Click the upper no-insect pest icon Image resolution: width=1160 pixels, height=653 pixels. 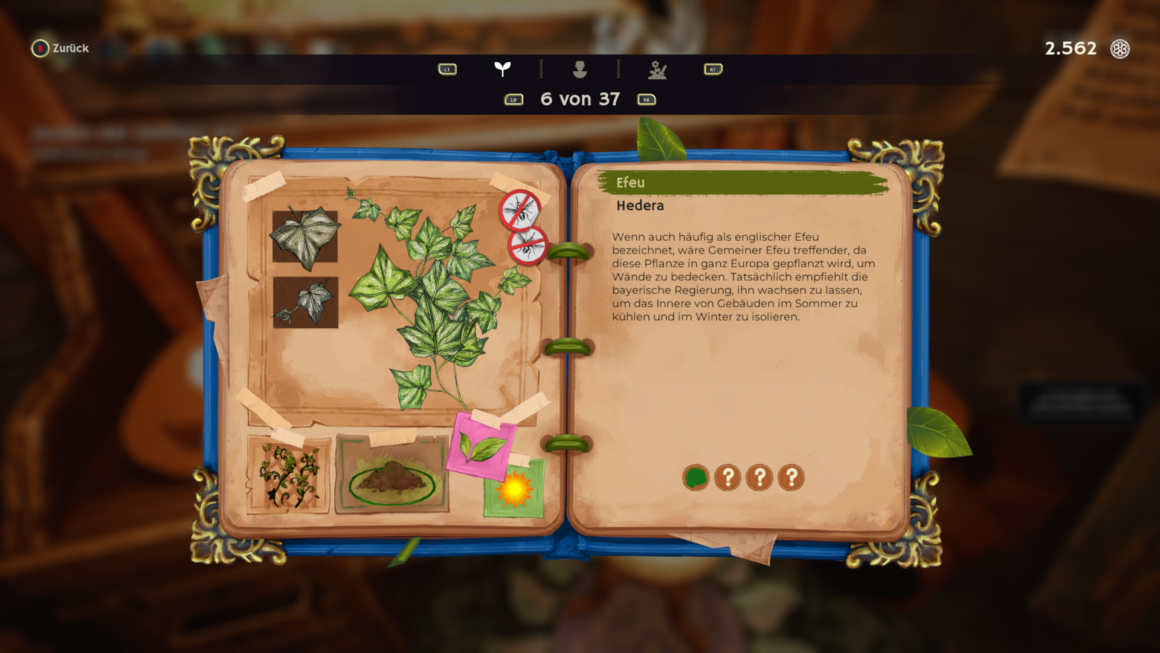click(520, 210)
